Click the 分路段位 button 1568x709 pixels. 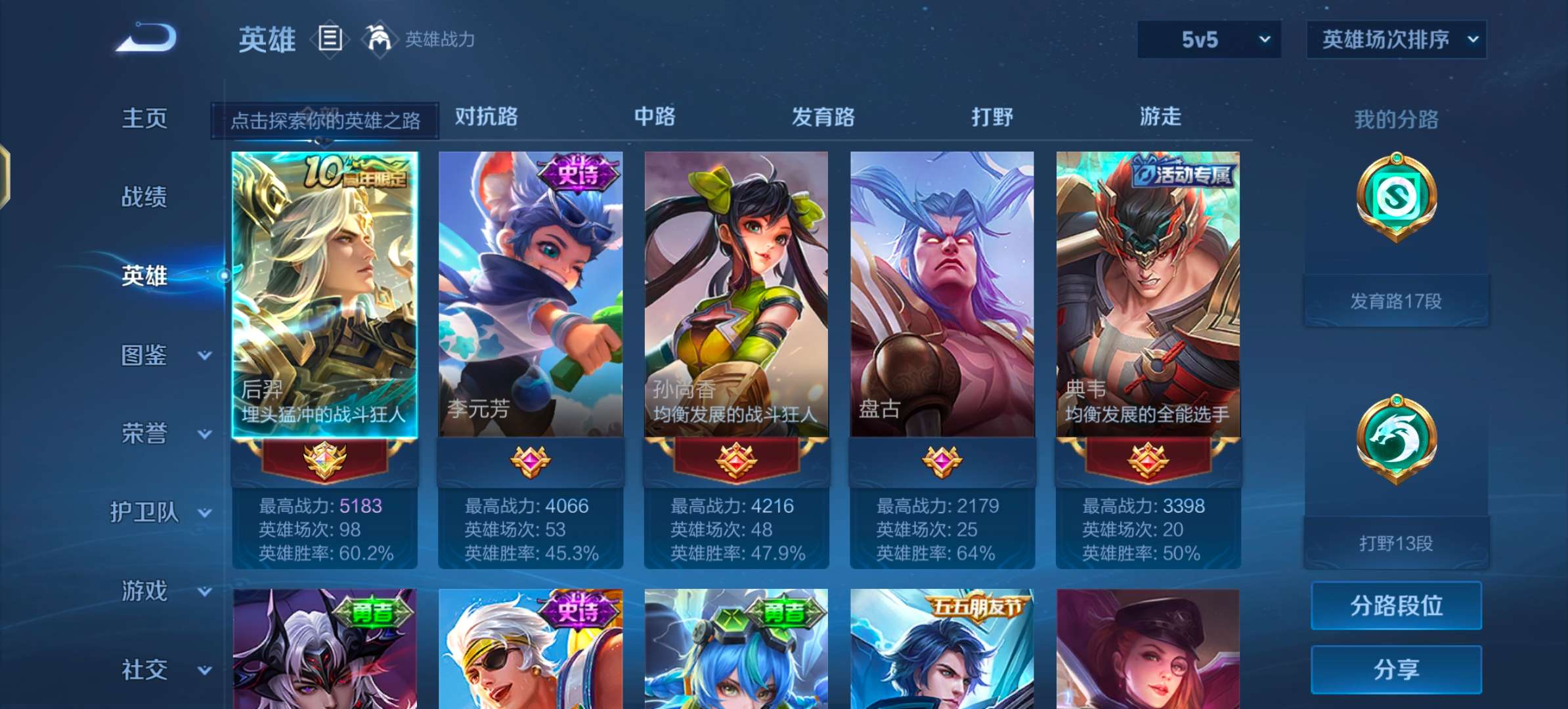click(1396, 605)
